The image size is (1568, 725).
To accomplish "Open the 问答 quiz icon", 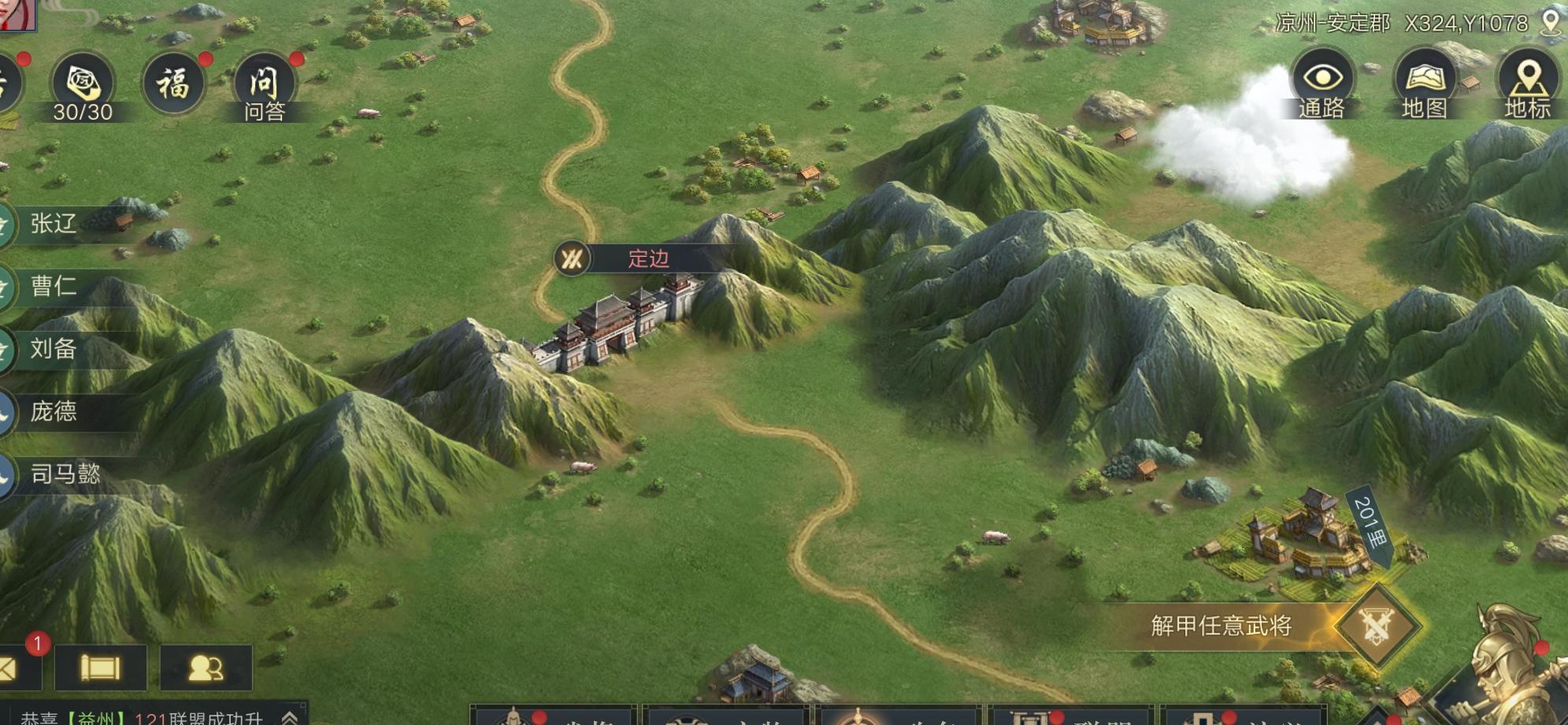I will tap(264, 85).
